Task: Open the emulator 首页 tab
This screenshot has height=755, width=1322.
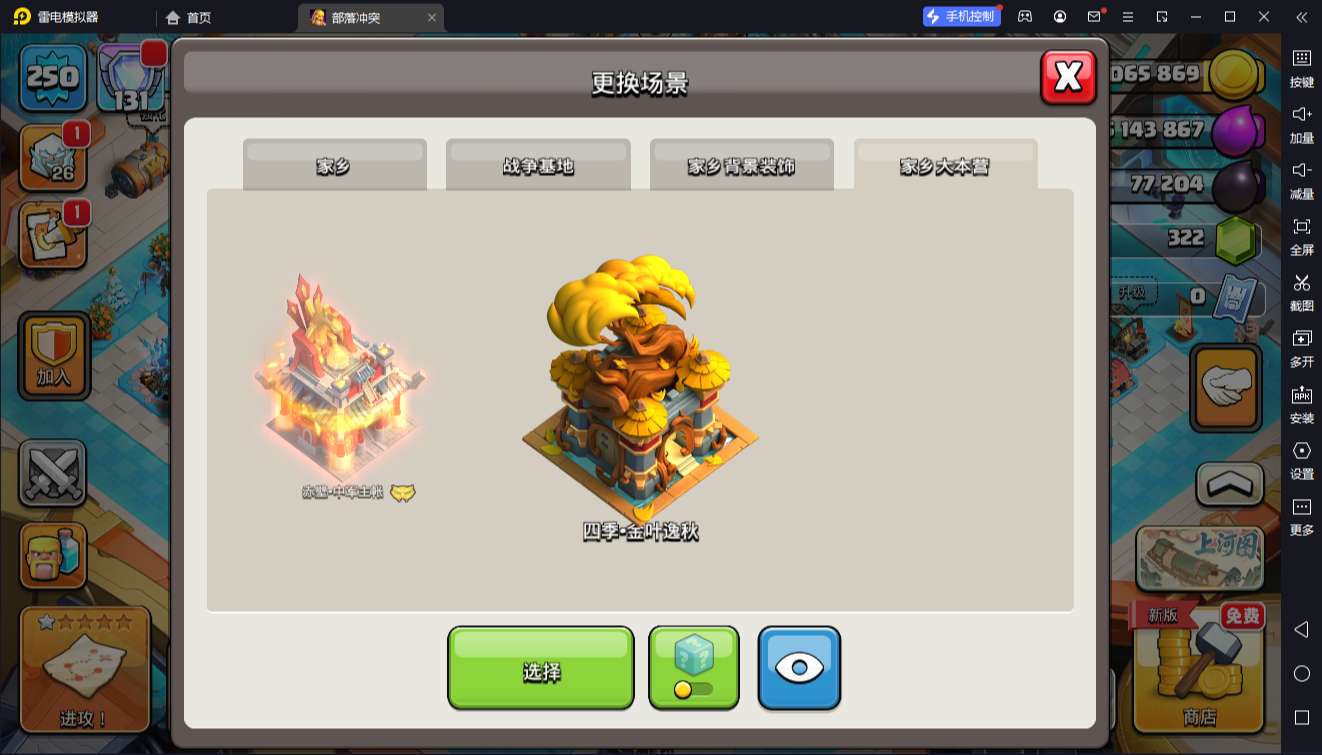Action: [189, 17]
